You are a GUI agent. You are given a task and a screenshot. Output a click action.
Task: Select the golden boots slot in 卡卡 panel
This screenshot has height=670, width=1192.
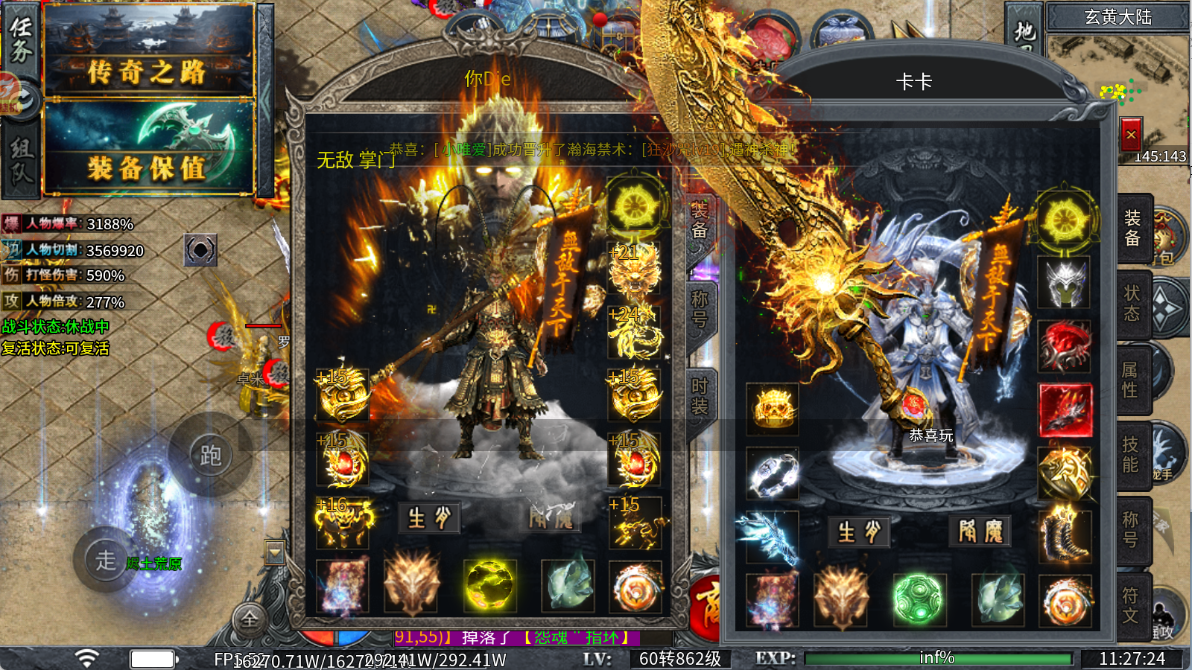pos(1064,535)
